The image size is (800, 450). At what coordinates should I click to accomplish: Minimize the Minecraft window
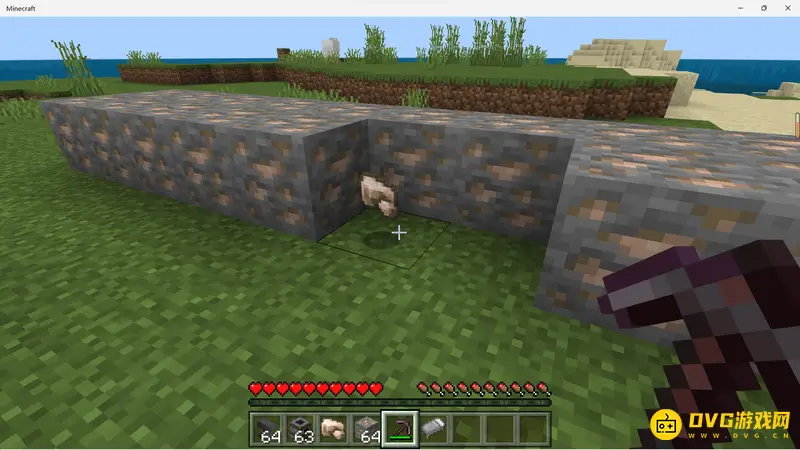click(x=739, y=7)
